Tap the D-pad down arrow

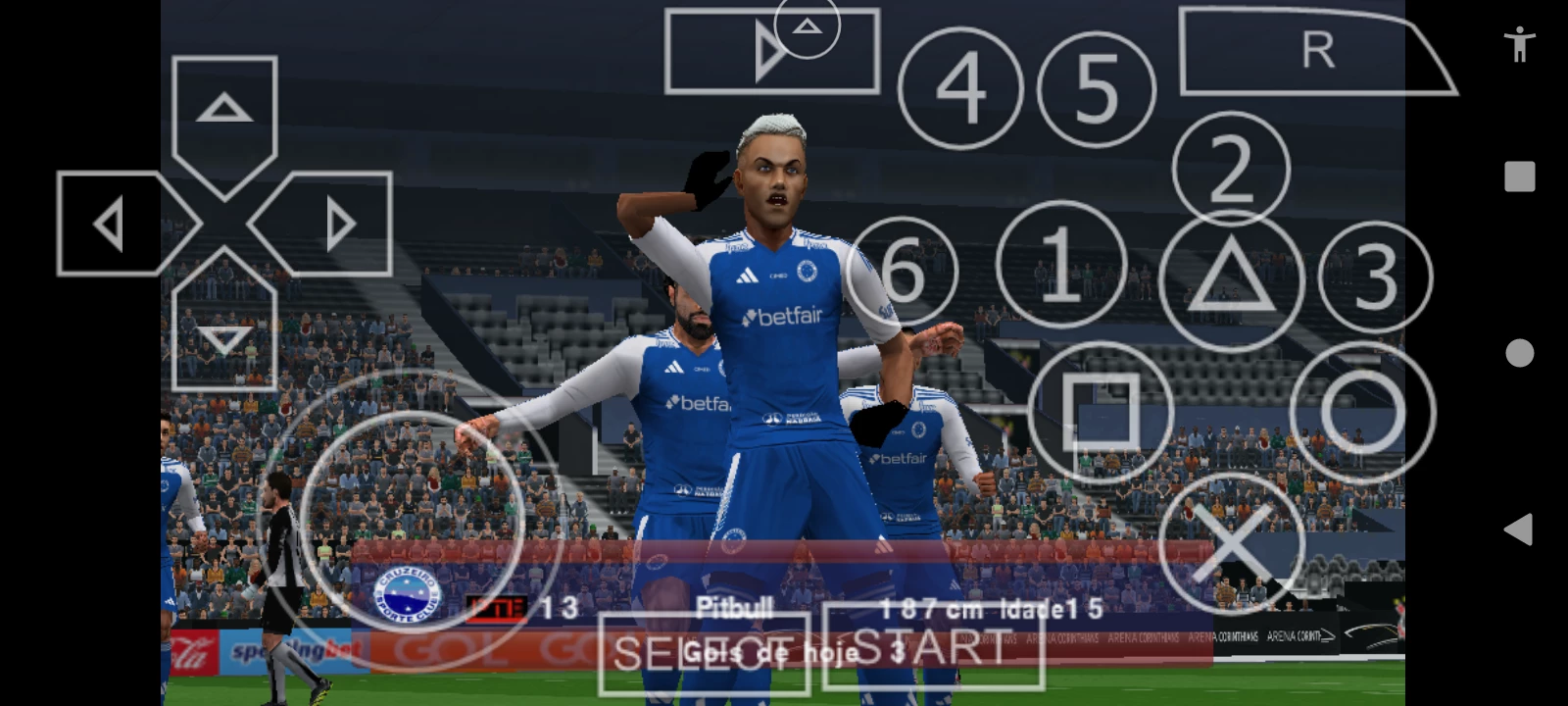(224, 338)
